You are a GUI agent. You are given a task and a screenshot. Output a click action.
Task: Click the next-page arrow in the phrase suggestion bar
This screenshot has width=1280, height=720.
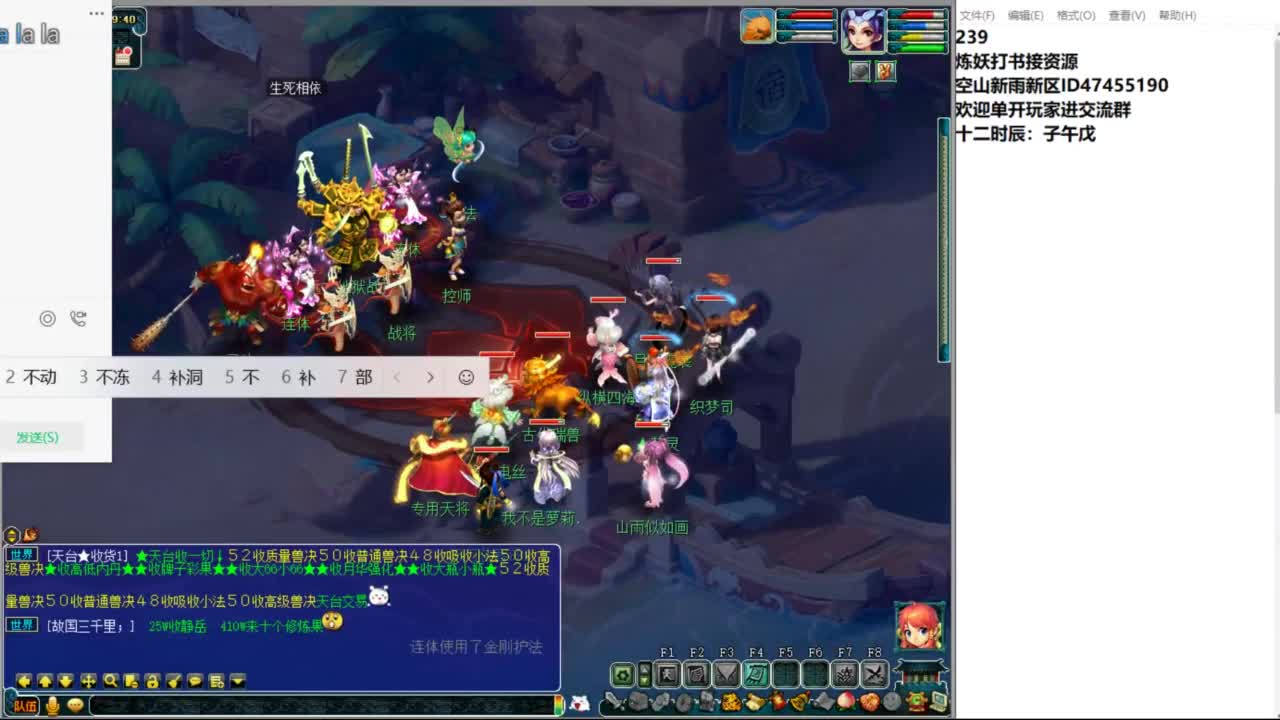(430, 377)
